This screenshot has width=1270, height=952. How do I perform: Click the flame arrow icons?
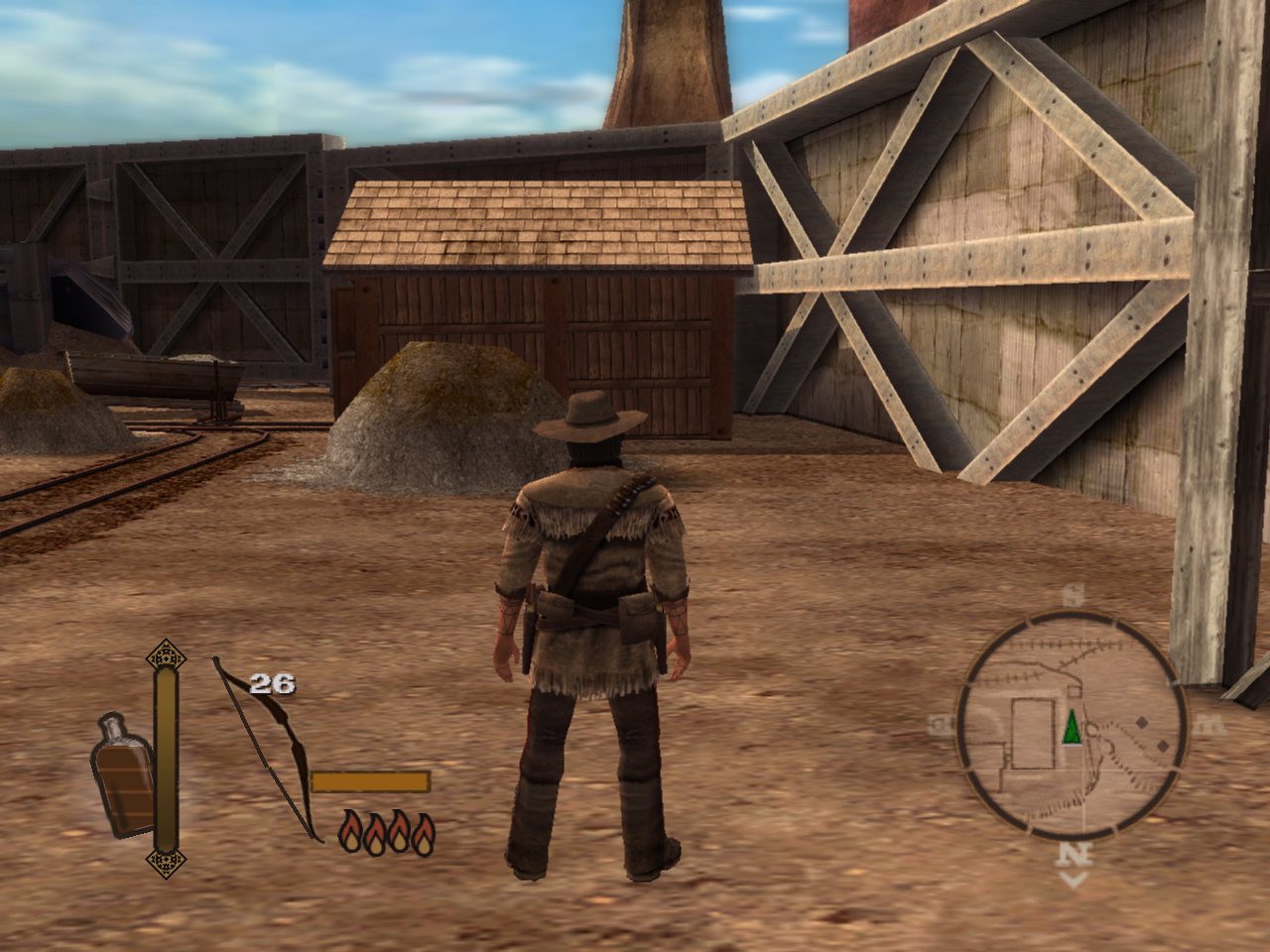(x=387, y=833)
